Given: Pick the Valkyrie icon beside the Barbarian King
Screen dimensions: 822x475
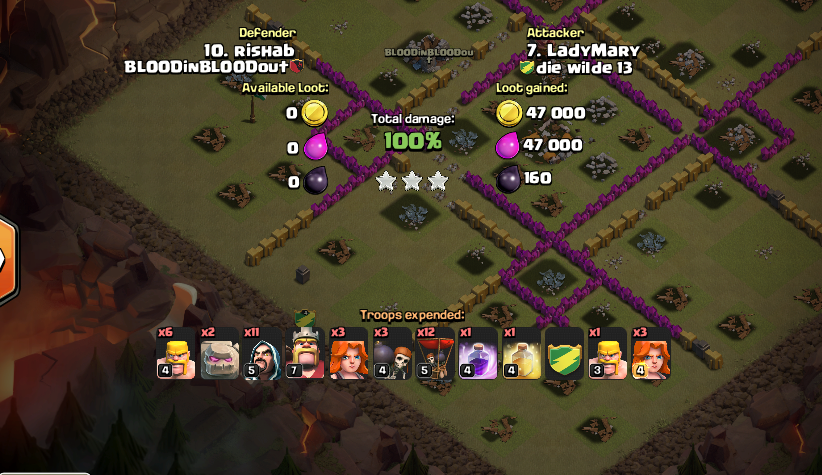Looking at the screenshot, I should [347, 355].
